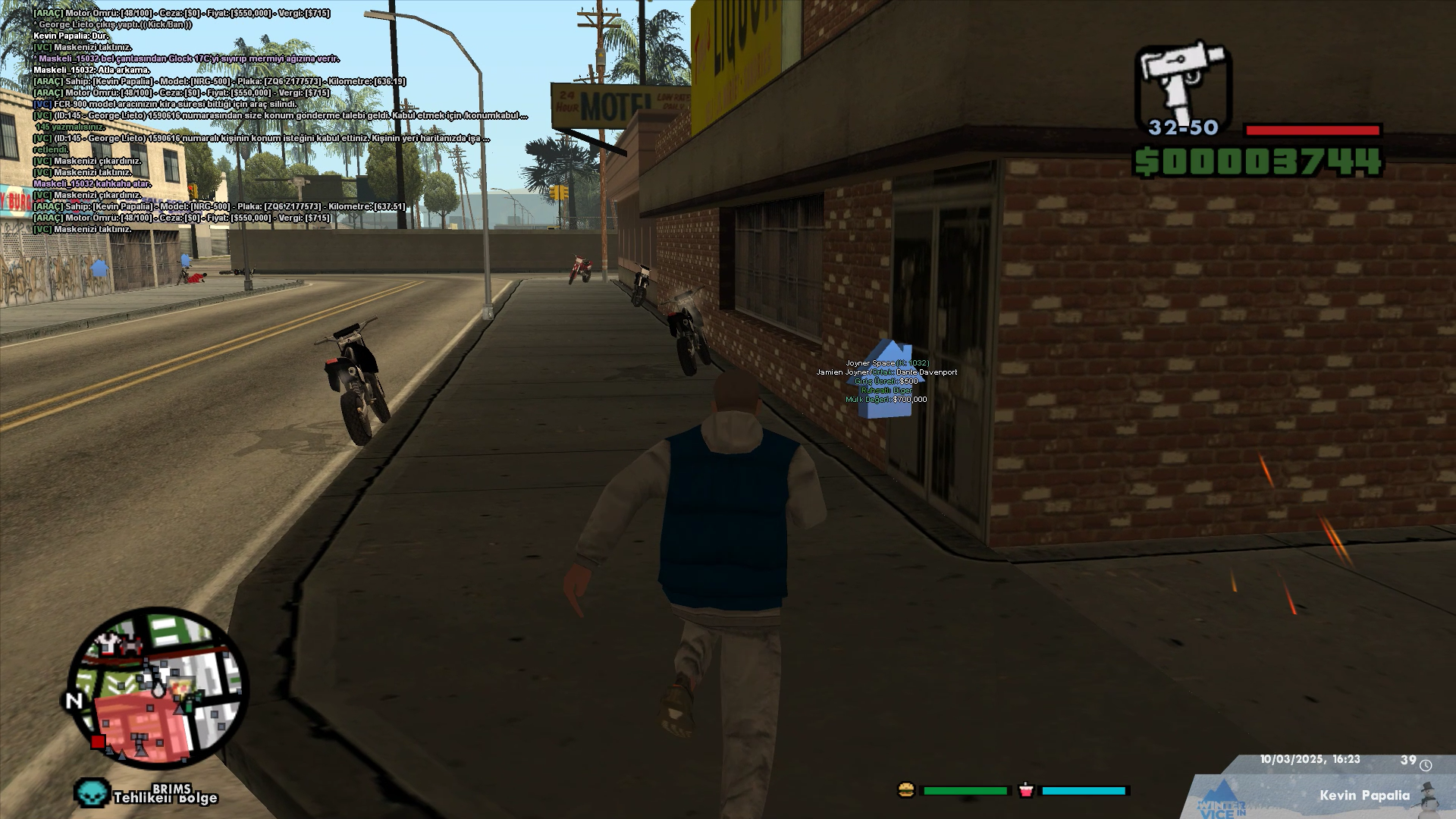Select the red square marker on the radar
The width and height of the screenshot is (1456, 819).
click(x=98, y=742)
